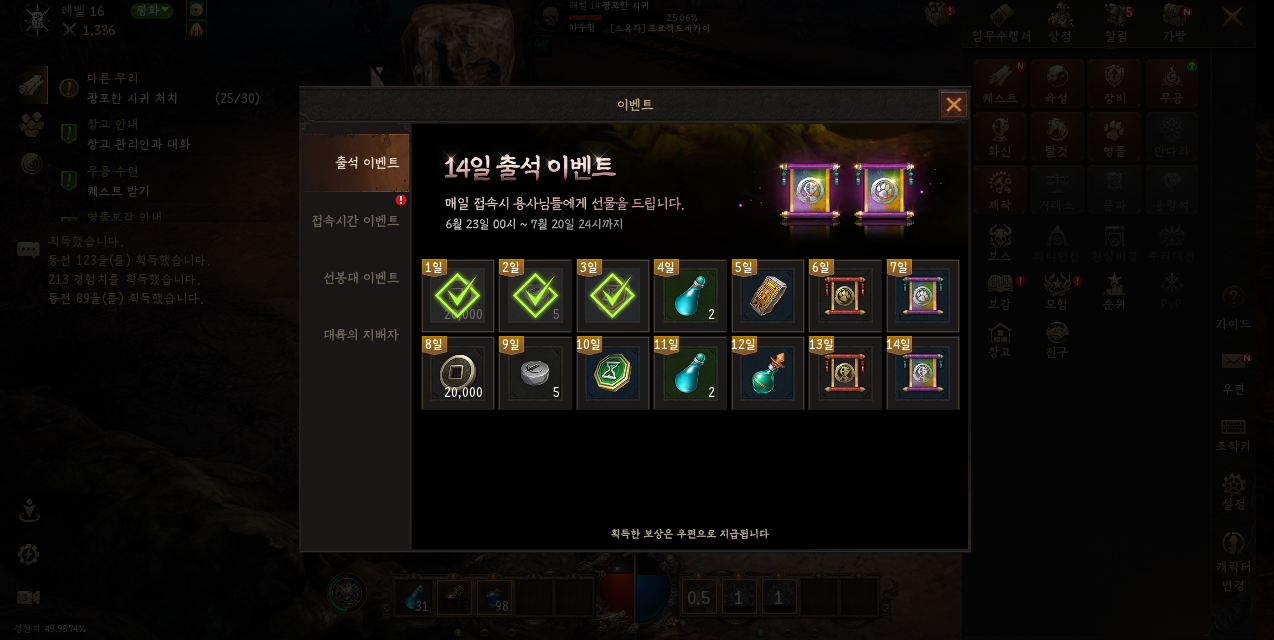Image resolution: width=1274 pixels, height=640 pixels.
Task: Pick the day 9 silver stone reward
Action: tap(535, 374)
